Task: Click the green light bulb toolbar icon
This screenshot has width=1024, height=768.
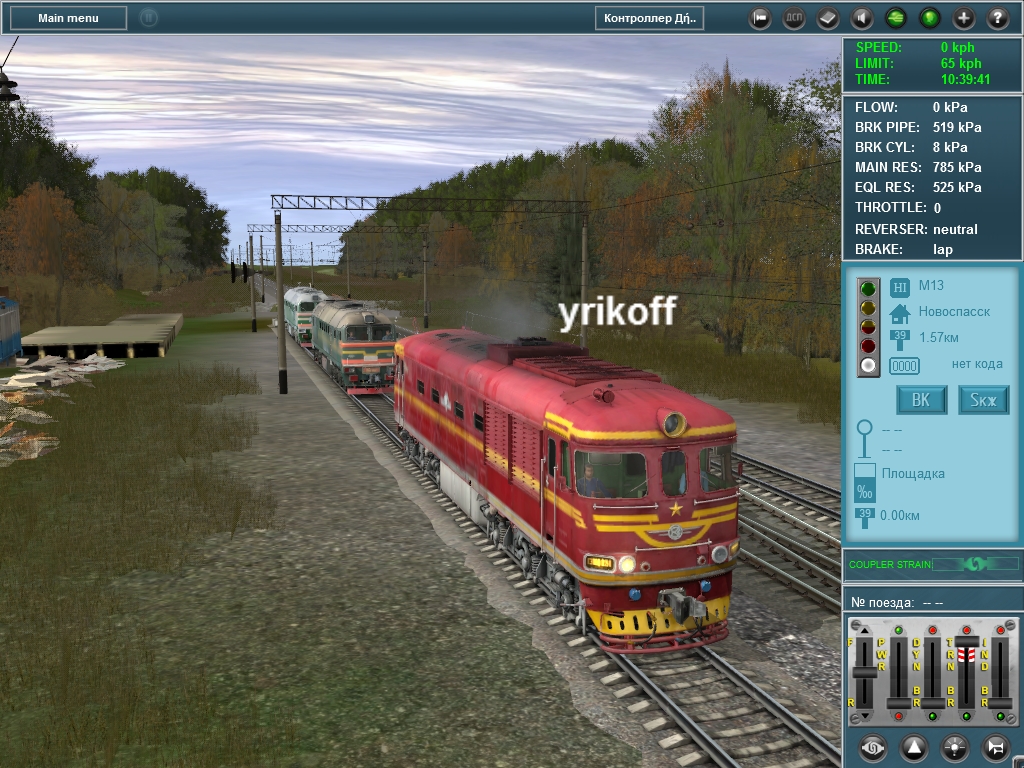Action: [930, 18]
